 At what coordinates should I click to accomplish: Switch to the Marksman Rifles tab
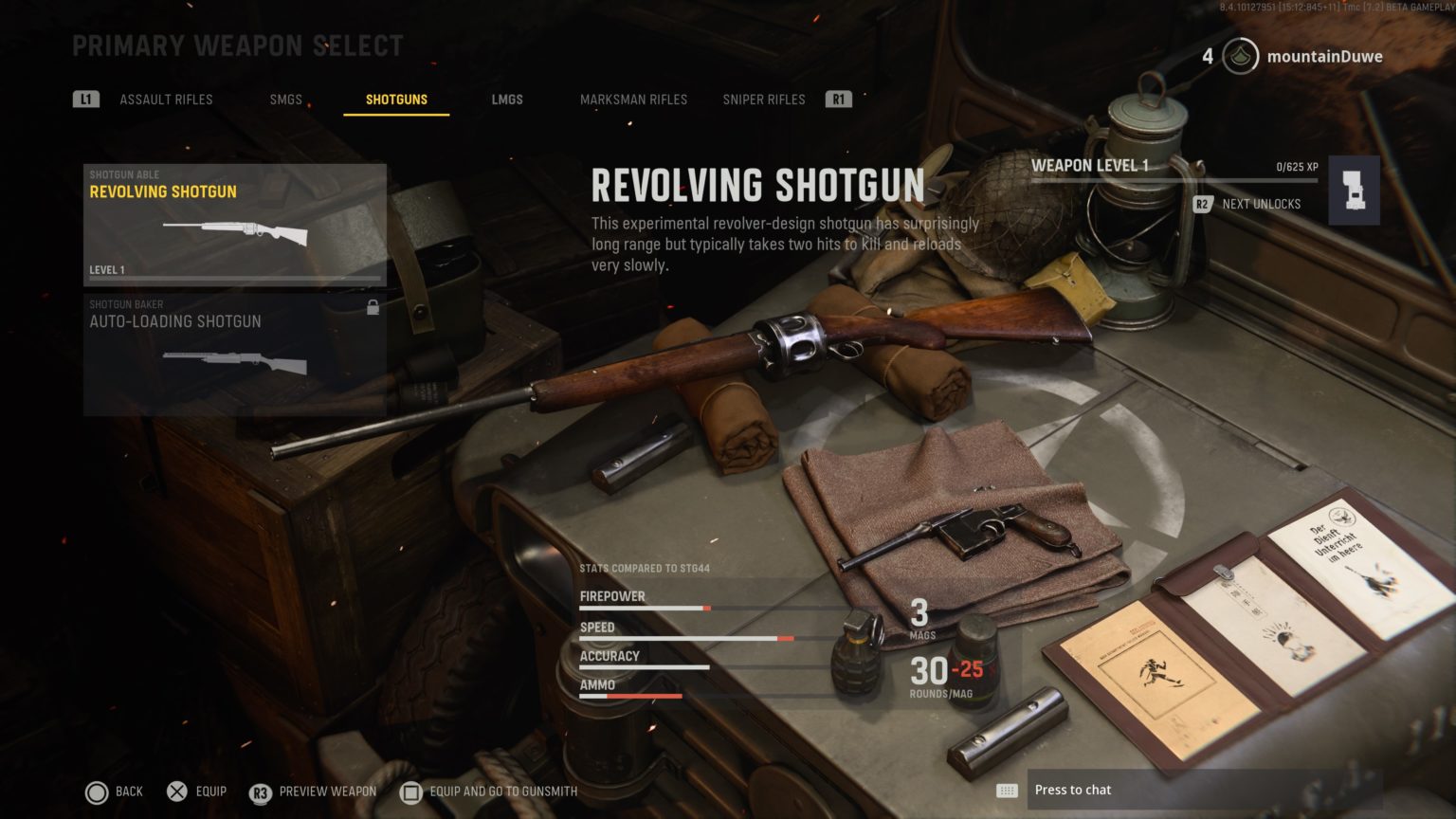(x=634, y=99)
